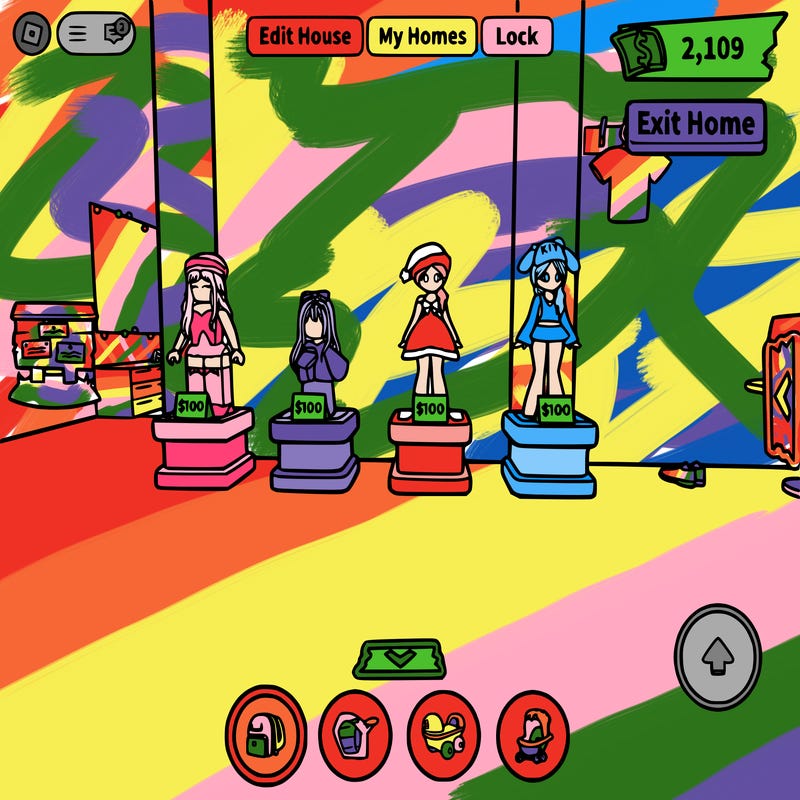Select the baby carrier item slot
Image resolution: width=800 pixels, height=800 pixels.
pyautogui.click(x=355, y=737)
